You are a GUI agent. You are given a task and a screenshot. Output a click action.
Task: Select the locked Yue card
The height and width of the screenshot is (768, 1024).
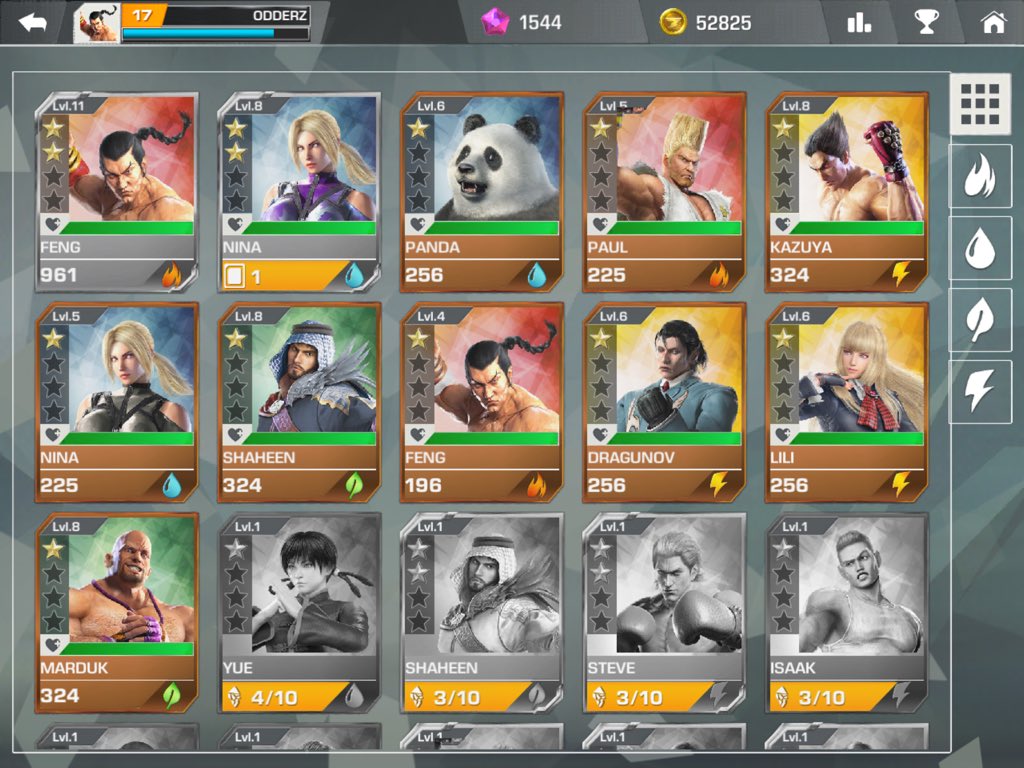pos(300,612)
